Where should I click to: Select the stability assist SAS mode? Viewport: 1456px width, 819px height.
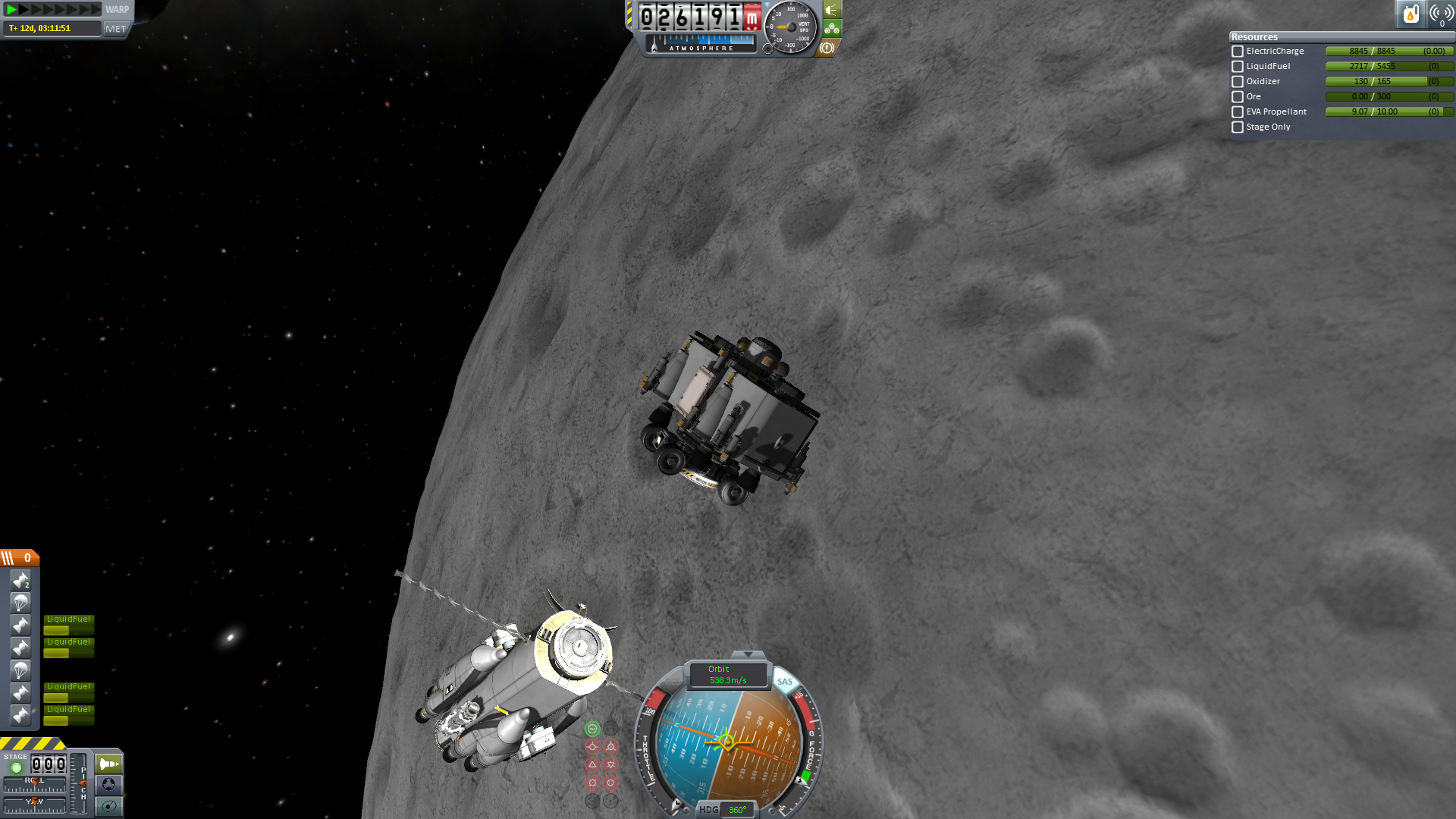[x=592, y=729]
